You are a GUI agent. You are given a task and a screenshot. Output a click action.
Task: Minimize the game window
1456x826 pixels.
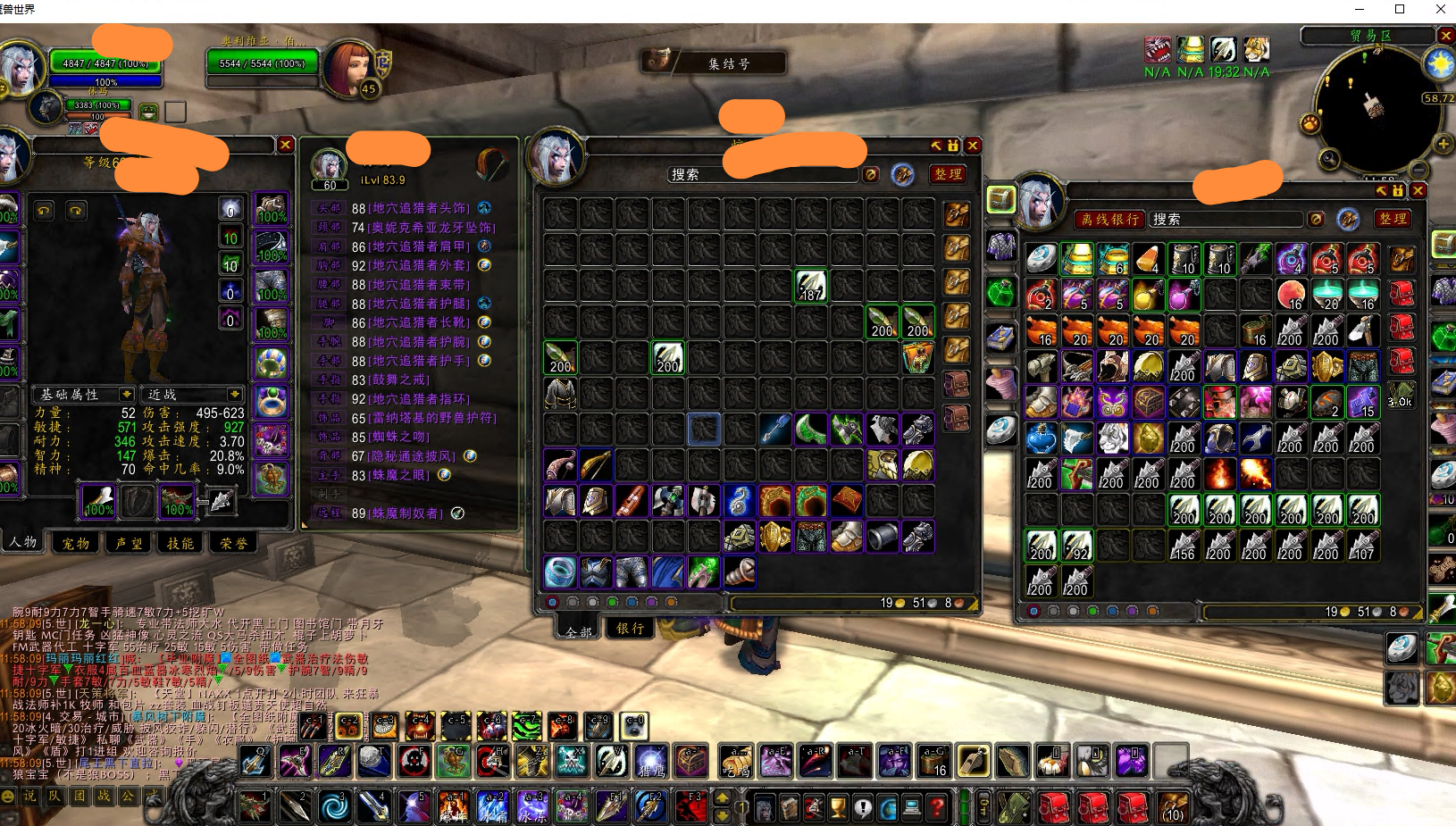[1360, 10]
